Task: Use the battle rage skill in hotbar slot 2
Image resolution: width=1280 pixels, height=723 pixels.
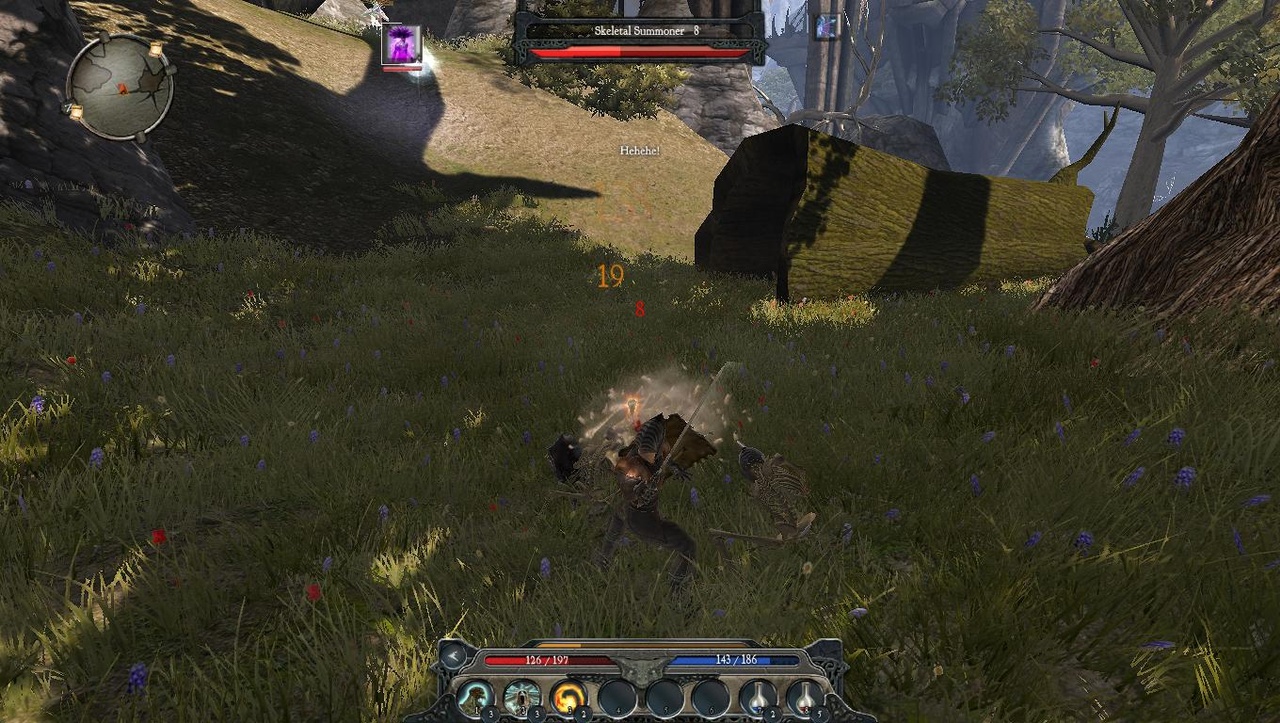Action: 521,697
